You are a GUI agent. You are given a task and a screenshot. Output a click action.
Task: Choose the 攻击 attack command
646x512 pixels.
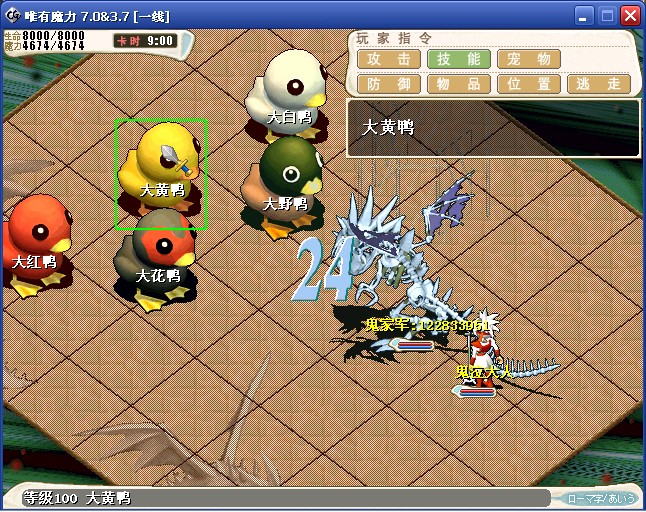point(388,59)
